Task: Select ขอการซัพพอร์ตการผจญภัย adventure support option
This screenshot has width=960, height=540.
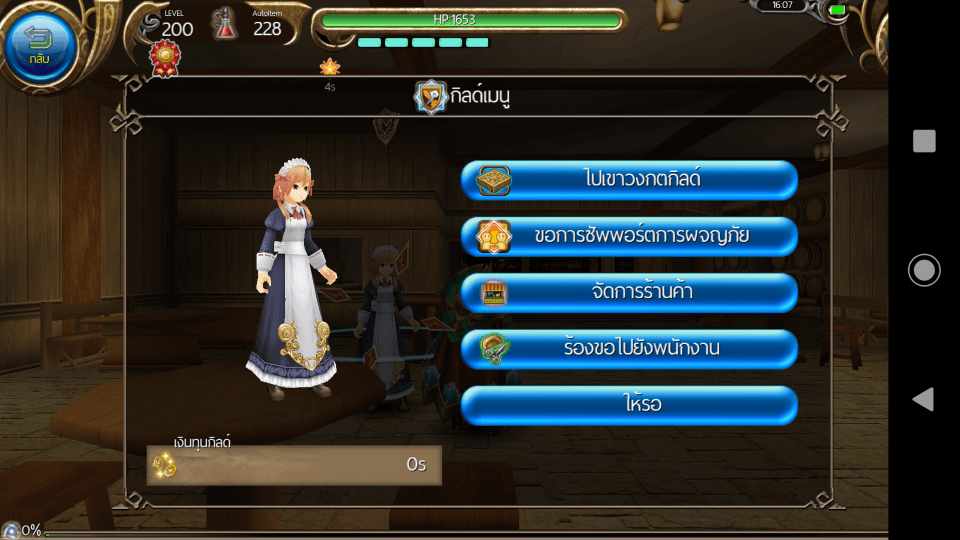Action: point(629,237)
